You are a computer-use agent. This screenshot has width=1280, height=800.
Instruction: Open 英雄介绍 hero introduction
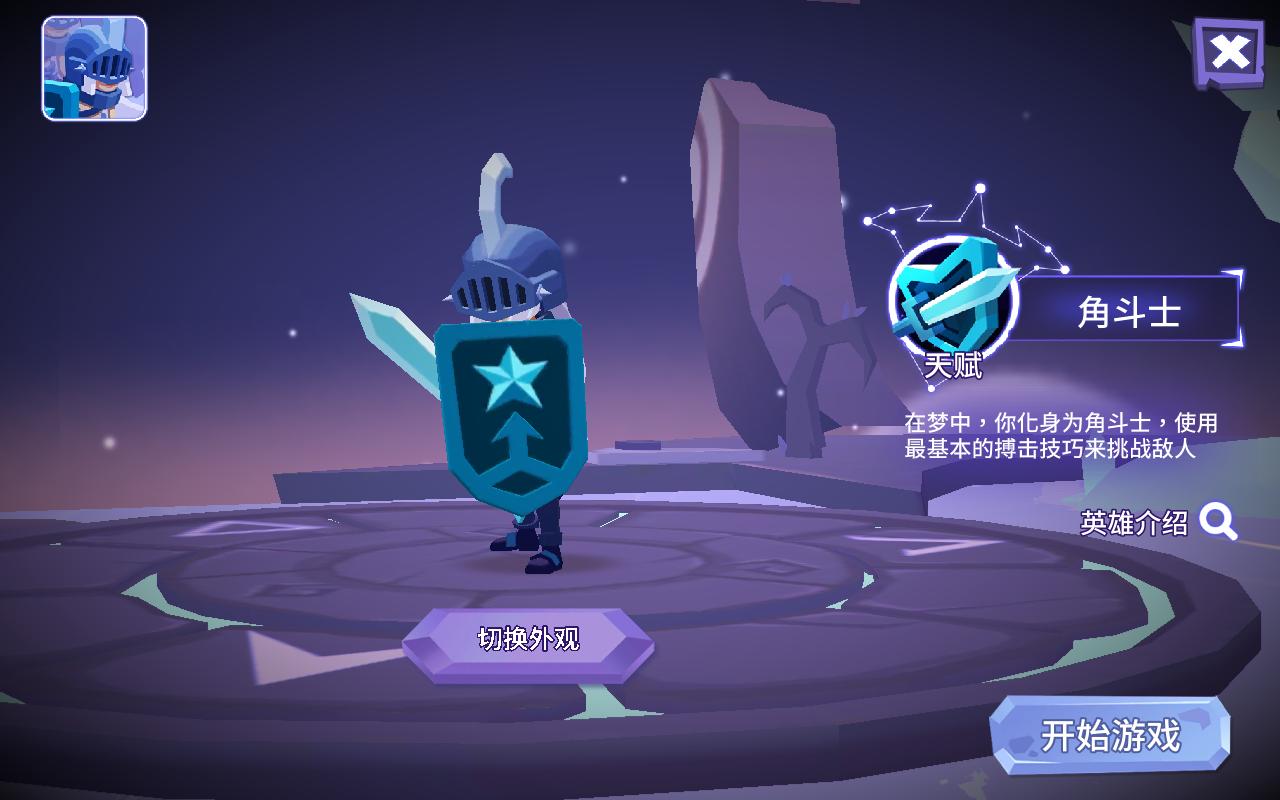pos(1158,522)
